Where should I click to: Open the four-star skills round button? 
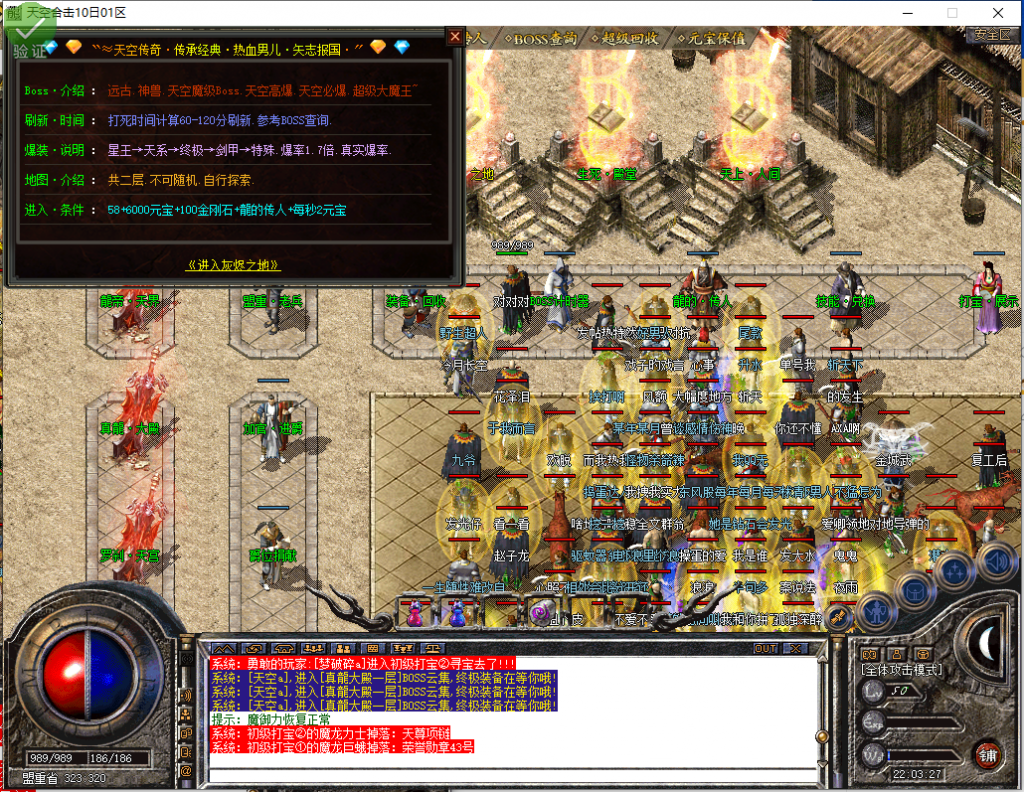tap(955, 571)
